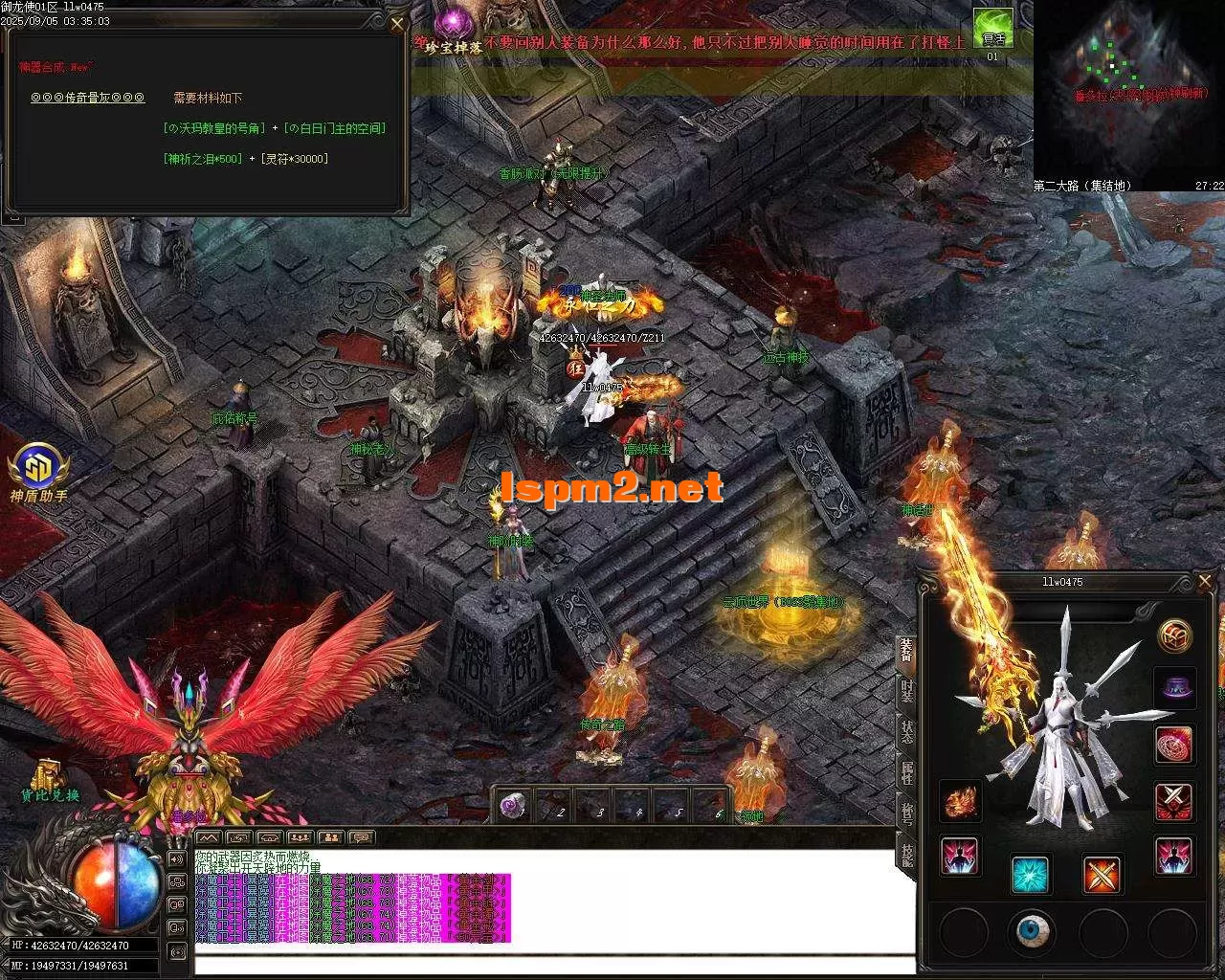Toggle the chat sound speaker button
The height and width of the screenshot is (980, 1225).
(x=176, y=859)
